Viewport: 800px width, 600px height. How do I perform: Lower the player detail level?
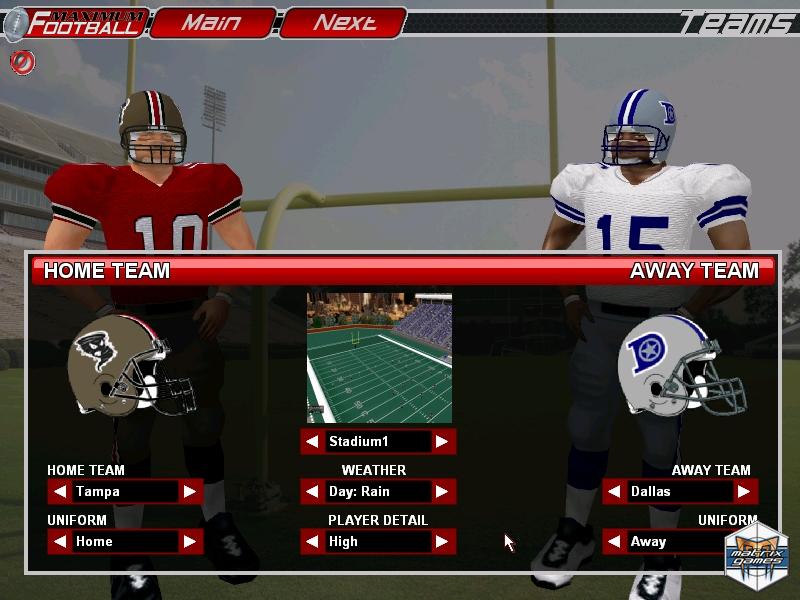pos(313,541)
